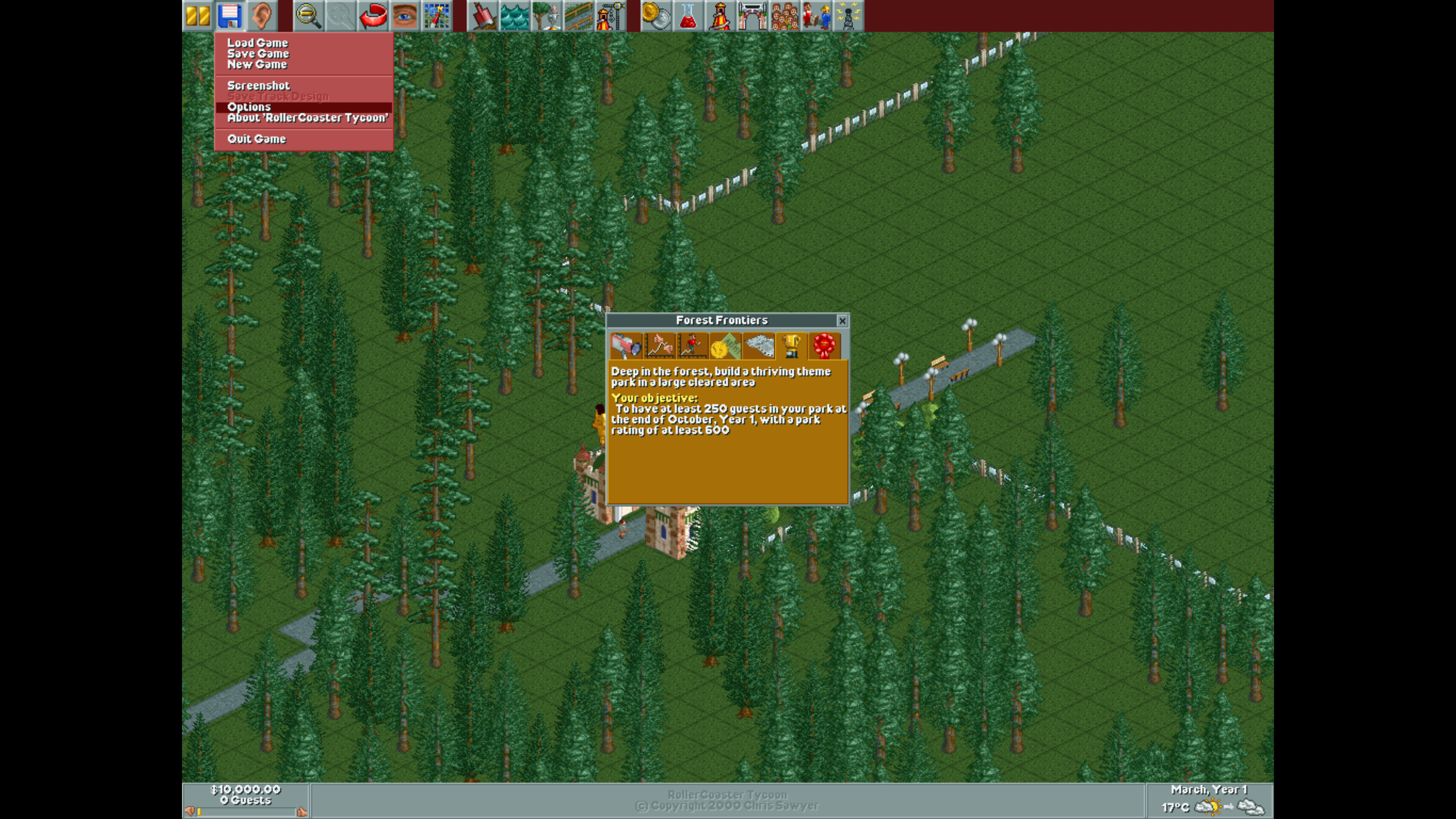Open the research flask icon
This screenshot has height=819, width=1456.
coord(688,16)
